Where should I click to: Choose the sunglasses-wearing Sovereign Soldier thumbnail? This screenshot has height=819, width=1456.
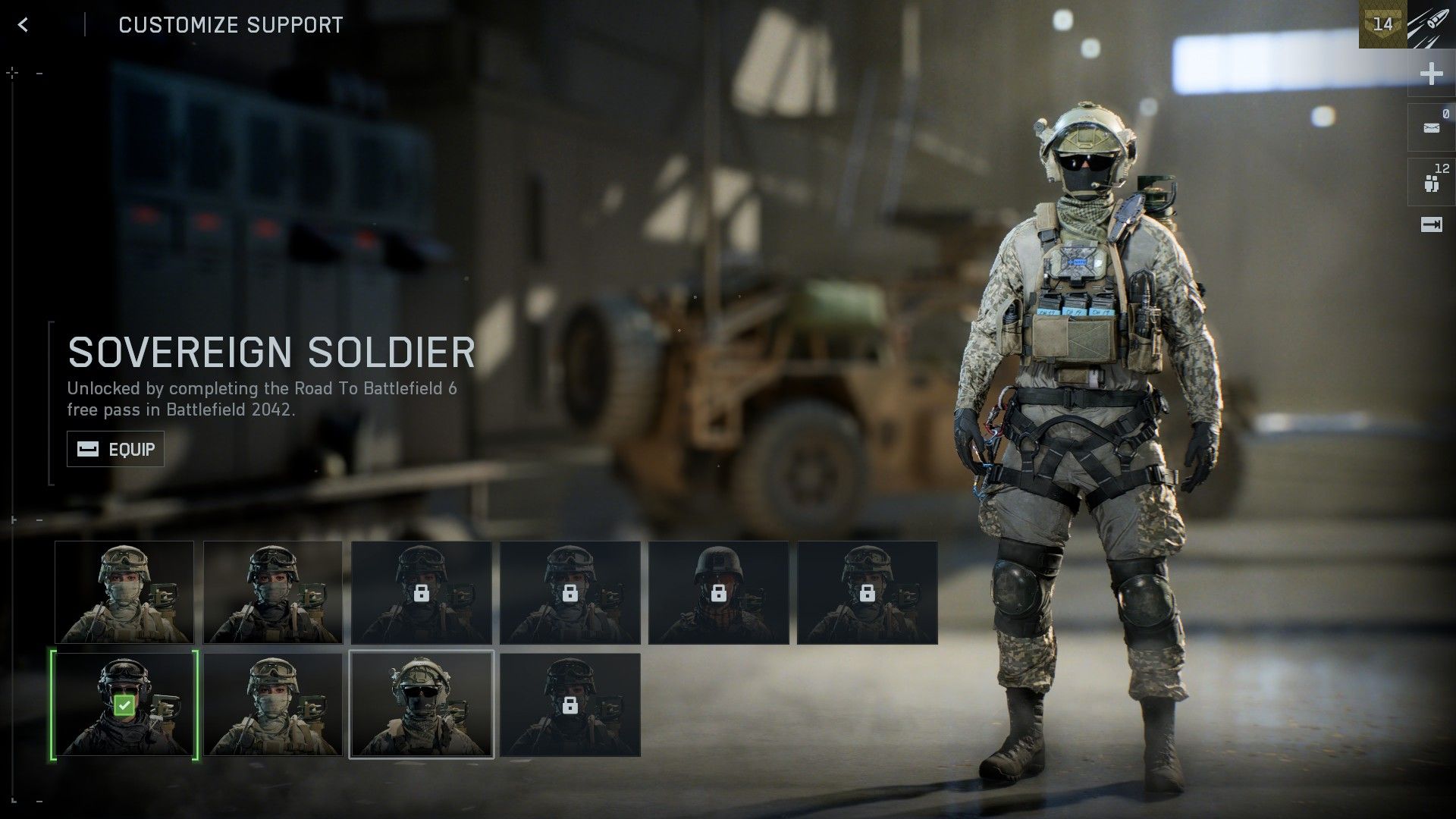(422, 705)
